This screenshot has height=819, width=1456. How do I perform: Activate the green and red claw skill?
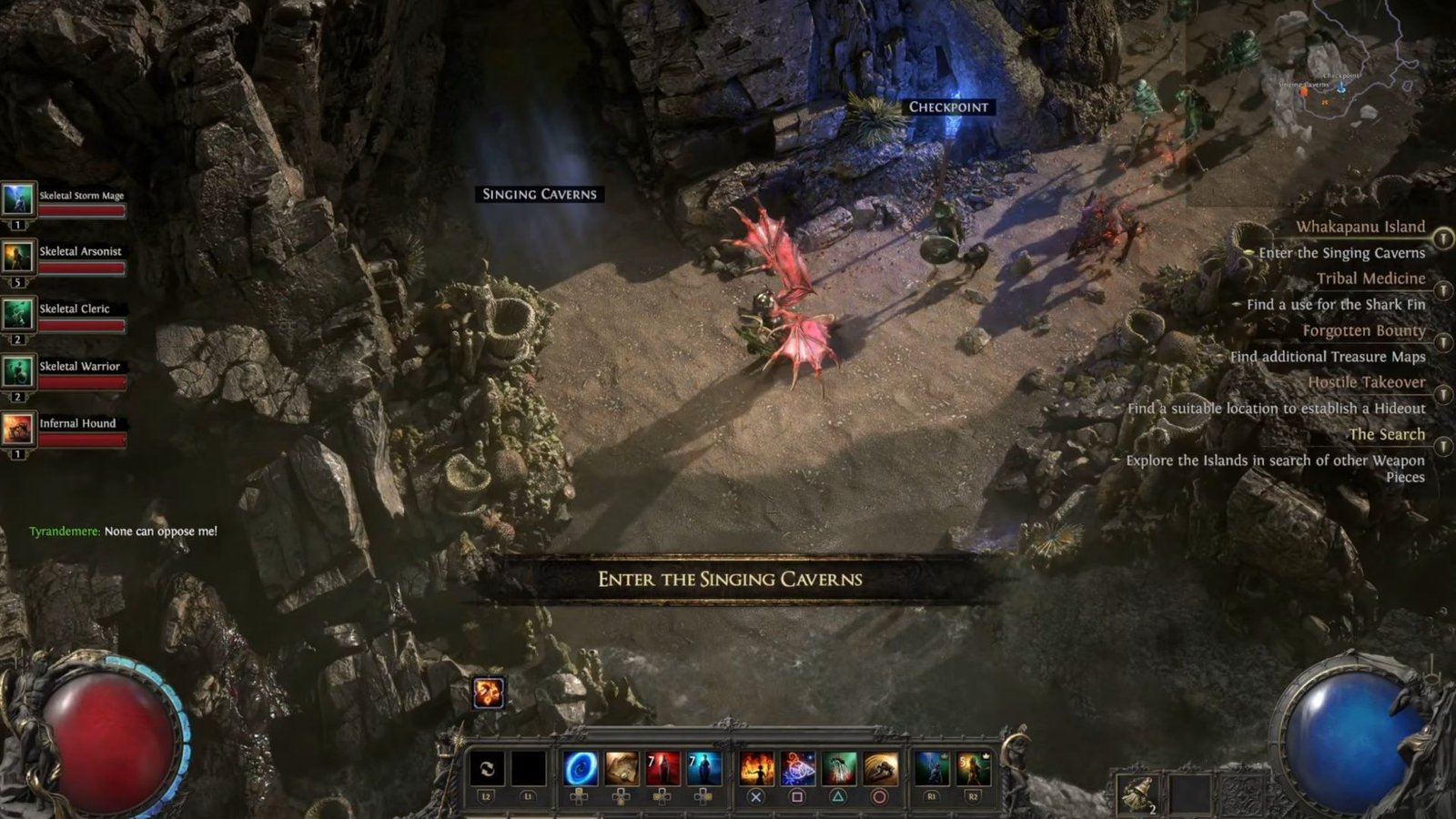[x=838, y=769]
